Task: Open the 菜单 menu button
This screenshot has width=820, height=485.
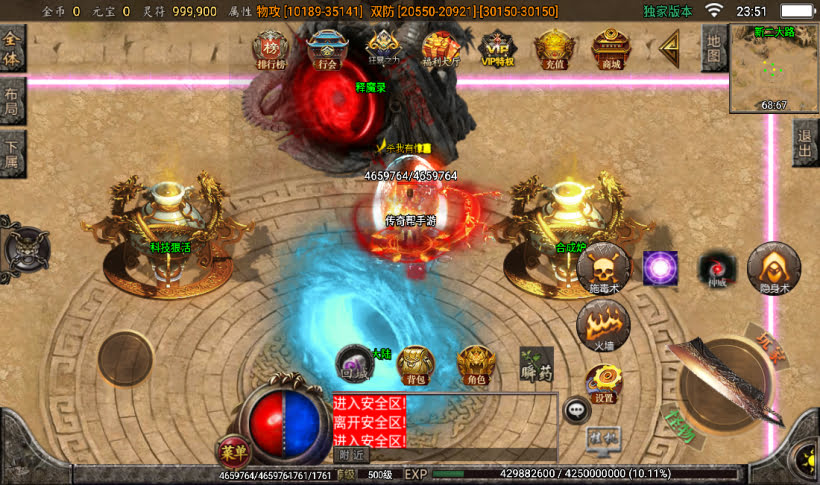Action: click(x=232, y=451)
